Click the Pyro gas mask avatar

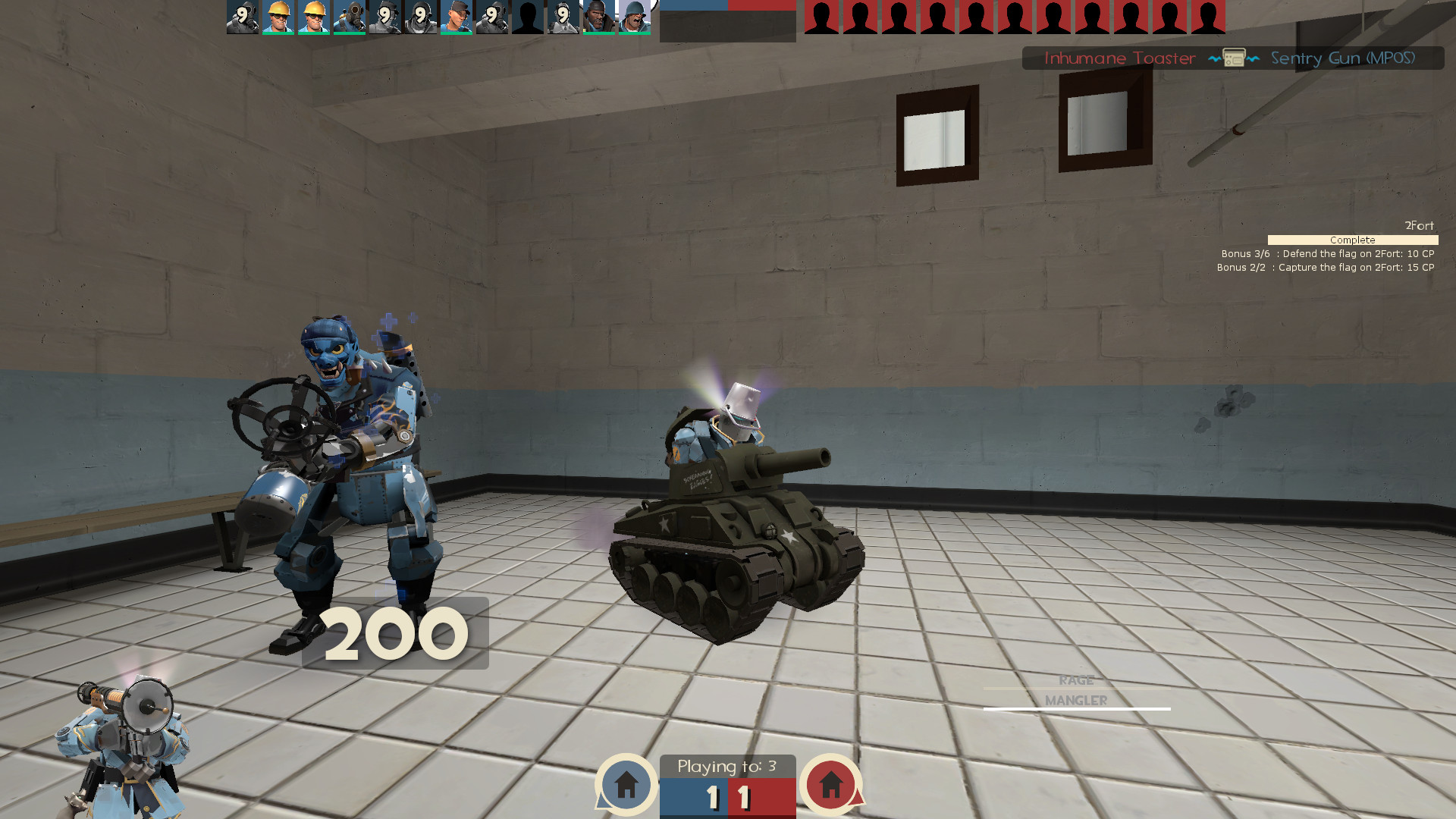pyautogui.click(x=349, y=17)
